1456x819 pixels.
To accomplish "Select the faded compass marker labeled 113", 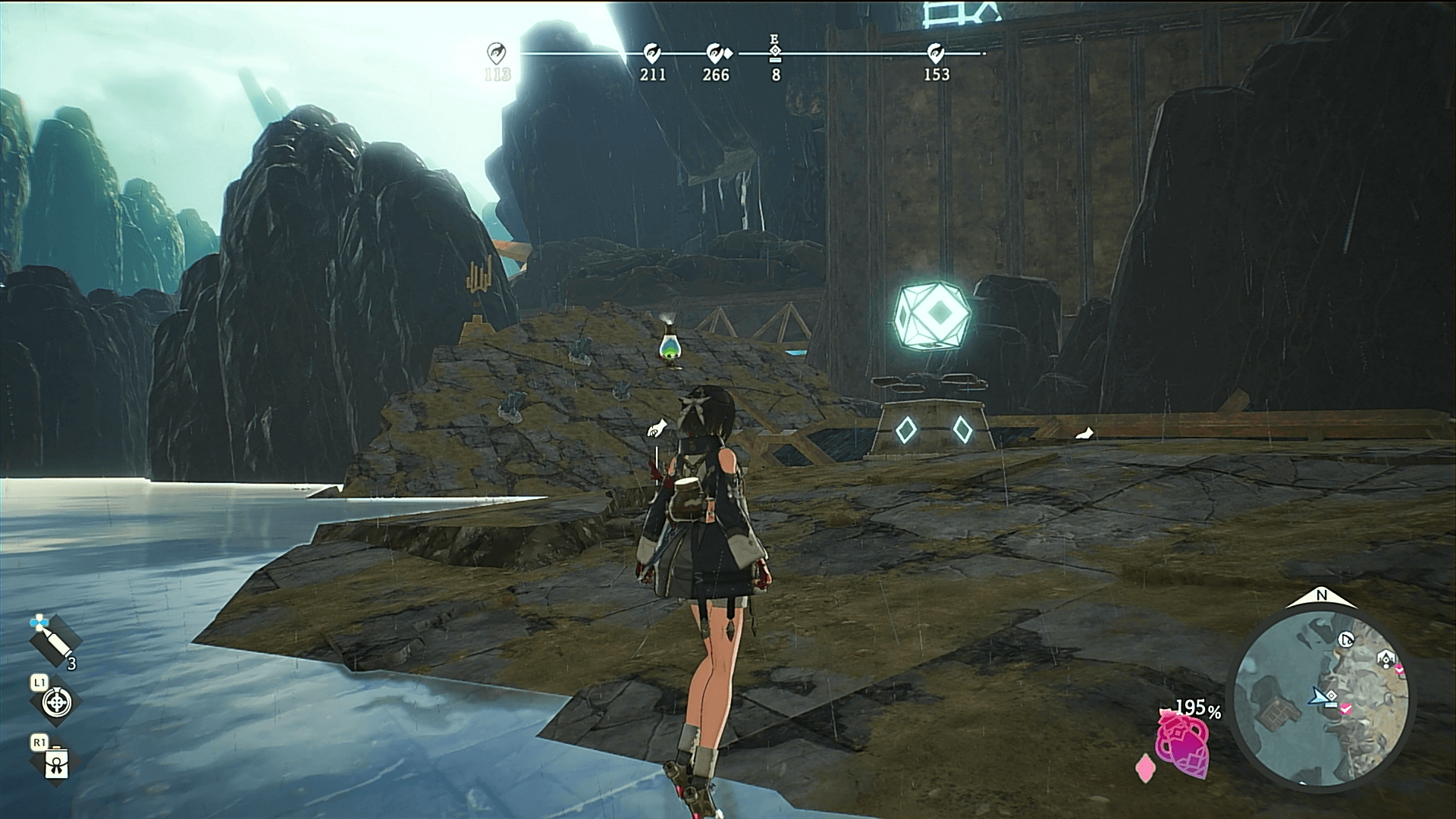I will coord(497,53).
